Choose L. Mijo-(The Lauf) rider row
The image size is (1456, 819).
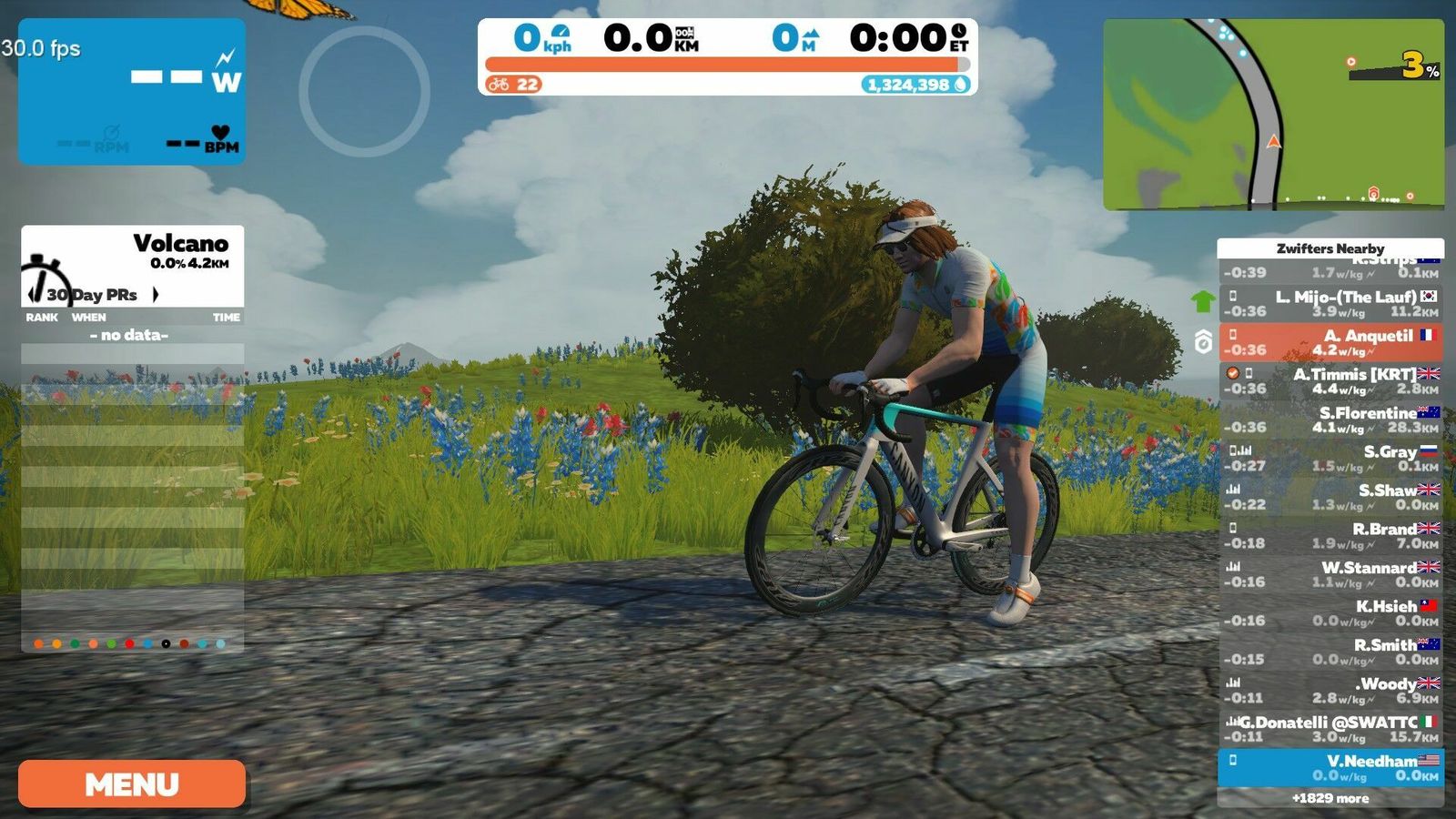1330,303
